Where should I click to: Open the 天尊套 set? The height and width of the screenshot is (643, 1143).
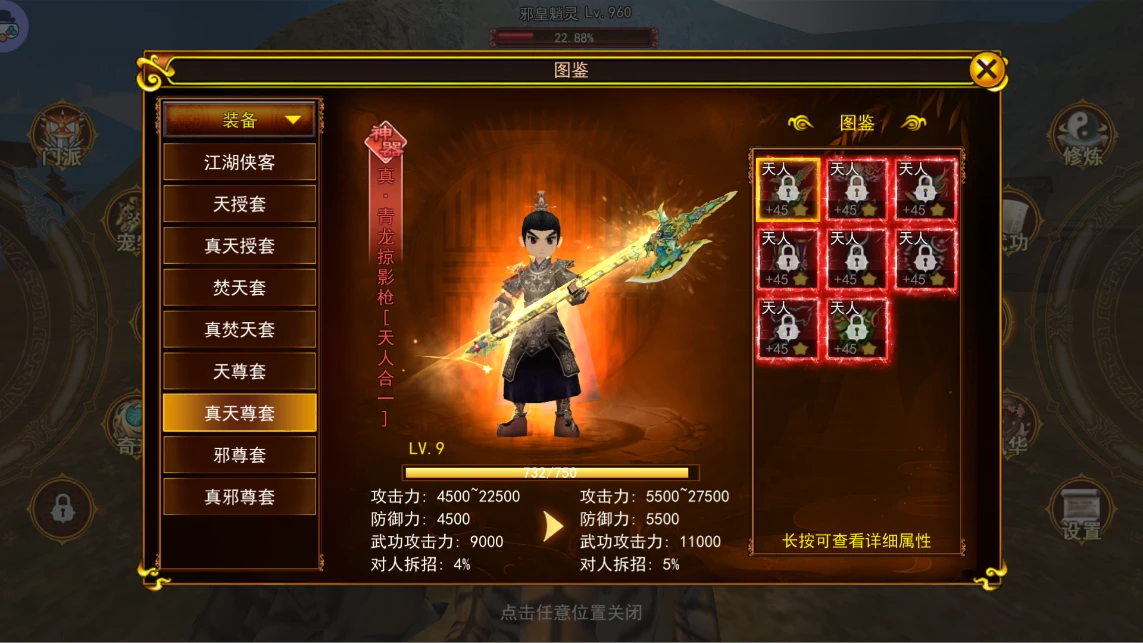[x=240, y=372]
